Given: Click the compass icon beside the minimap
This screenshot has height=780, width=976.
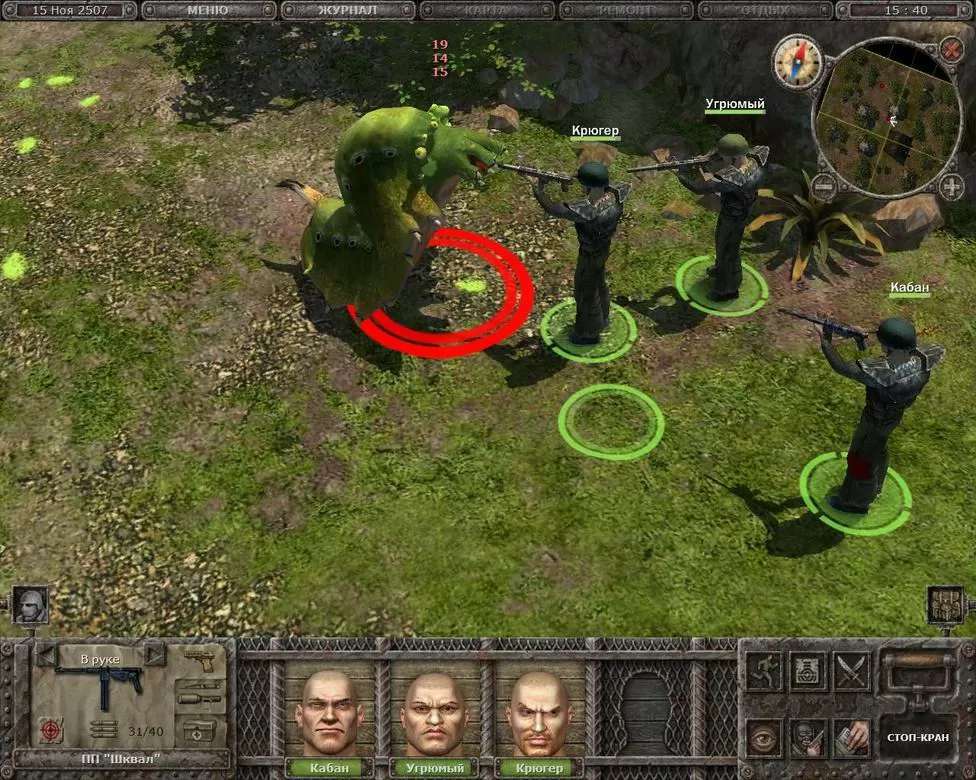Looking at the screenshot, I should point(796,62).
